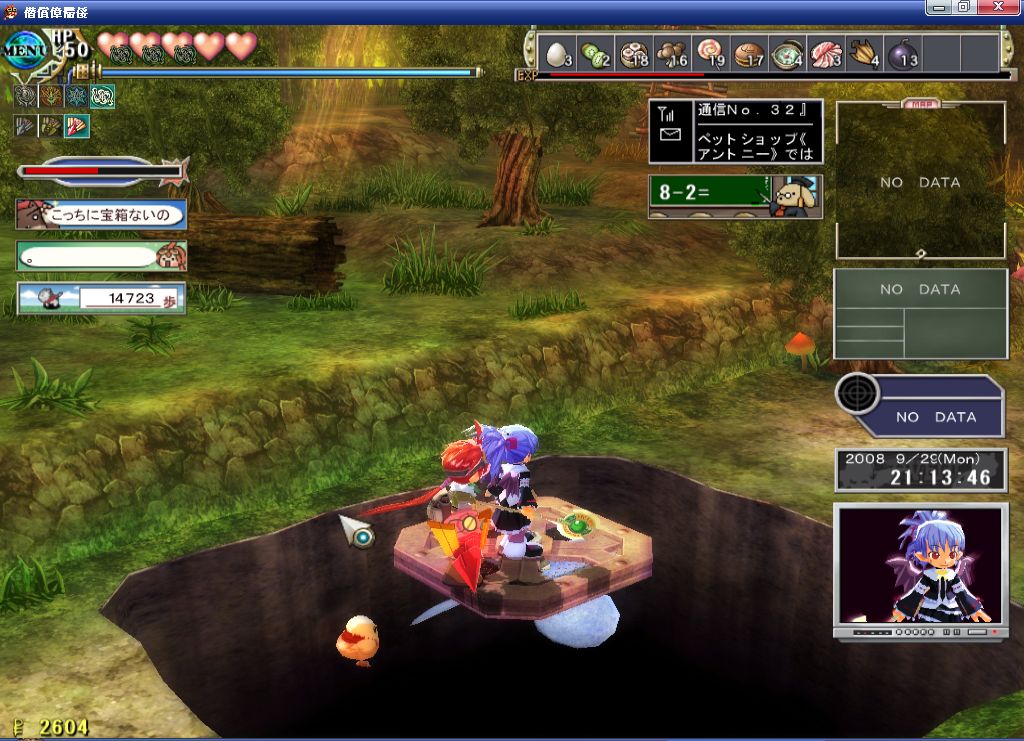Select the brown mushroom cluster slot
Screen dimensions: 1024x741
tap(673, 53)
